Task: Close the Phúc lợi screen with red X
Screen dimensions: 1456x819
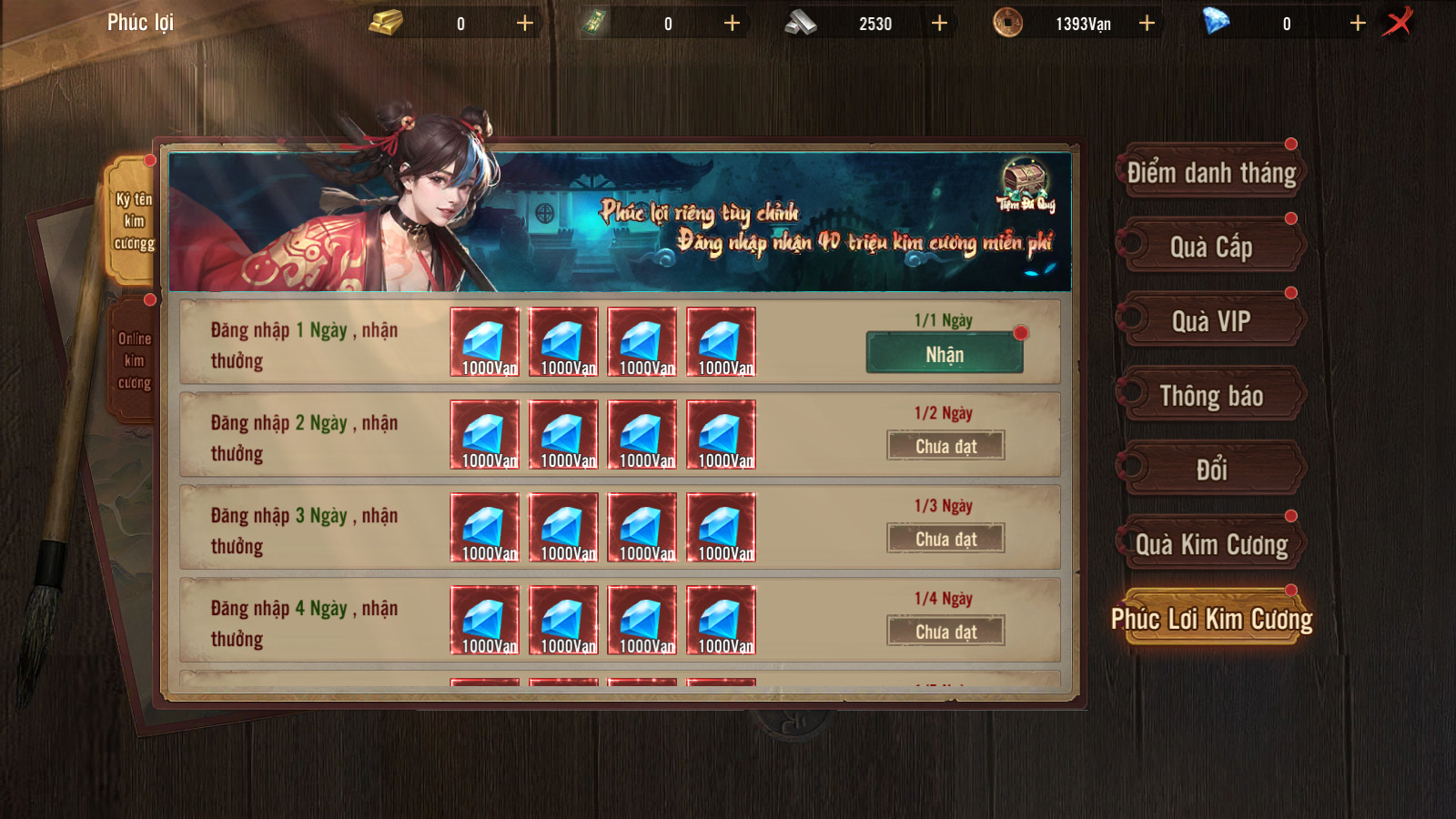Action: pos(1399,22)
